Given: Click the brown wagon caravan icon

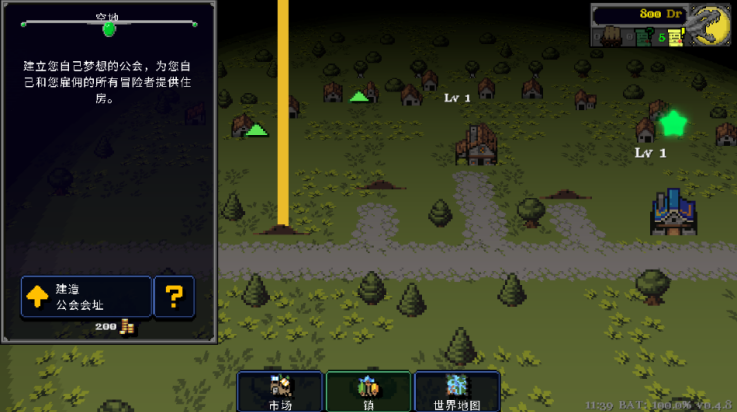Looking at the screenshot, I should pos(610,37).
